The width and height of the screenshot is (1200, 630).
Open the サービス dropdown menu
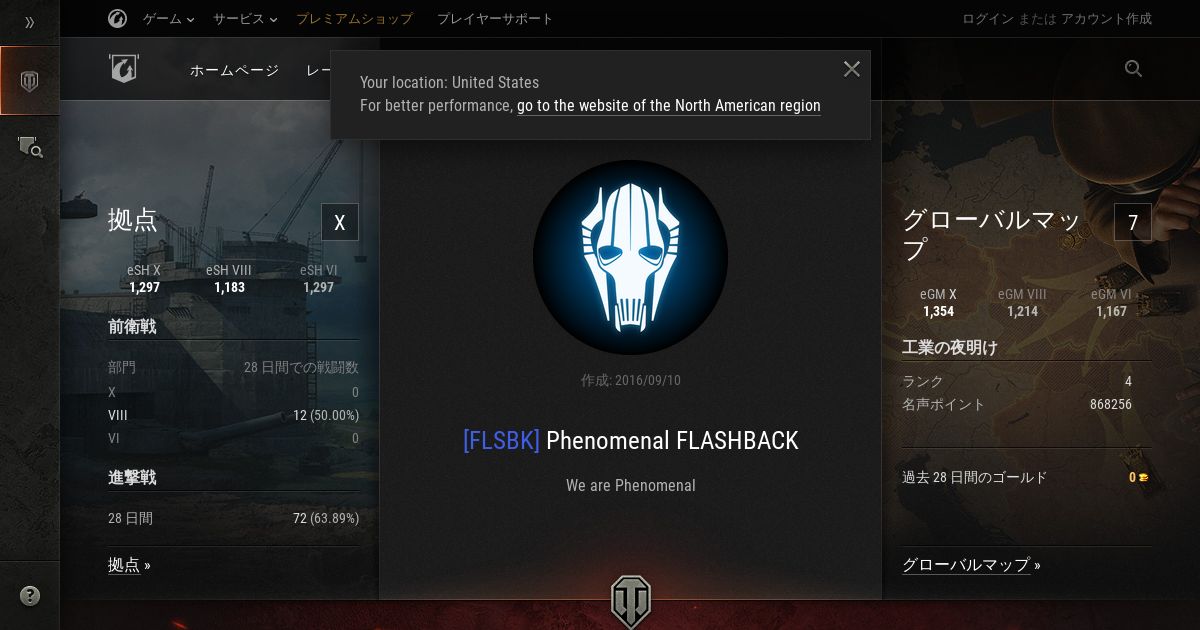coord(245,19)
